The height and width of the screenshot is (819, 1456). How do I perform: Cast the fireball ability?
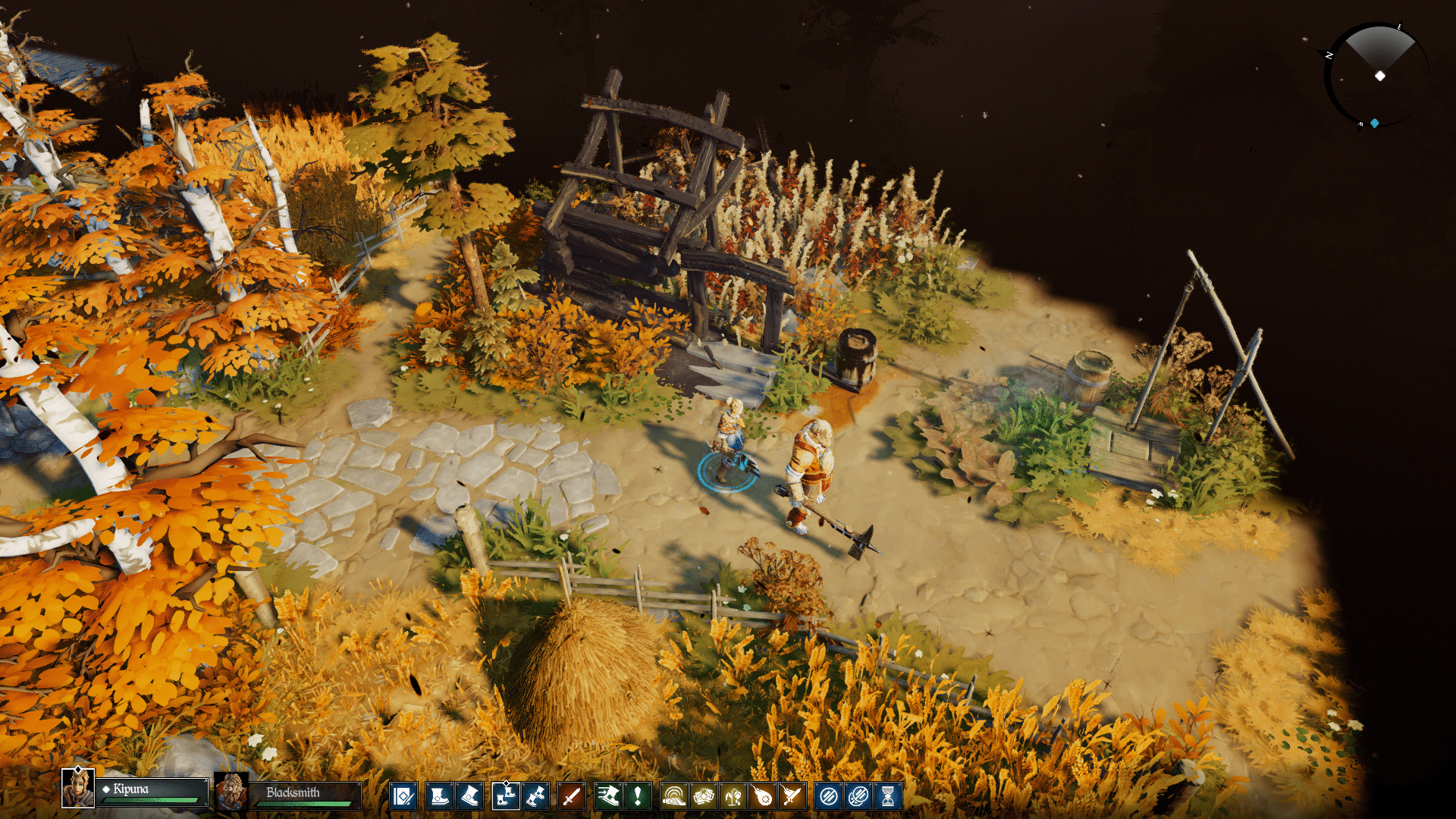pyautogui.click(x=763, y=796)
